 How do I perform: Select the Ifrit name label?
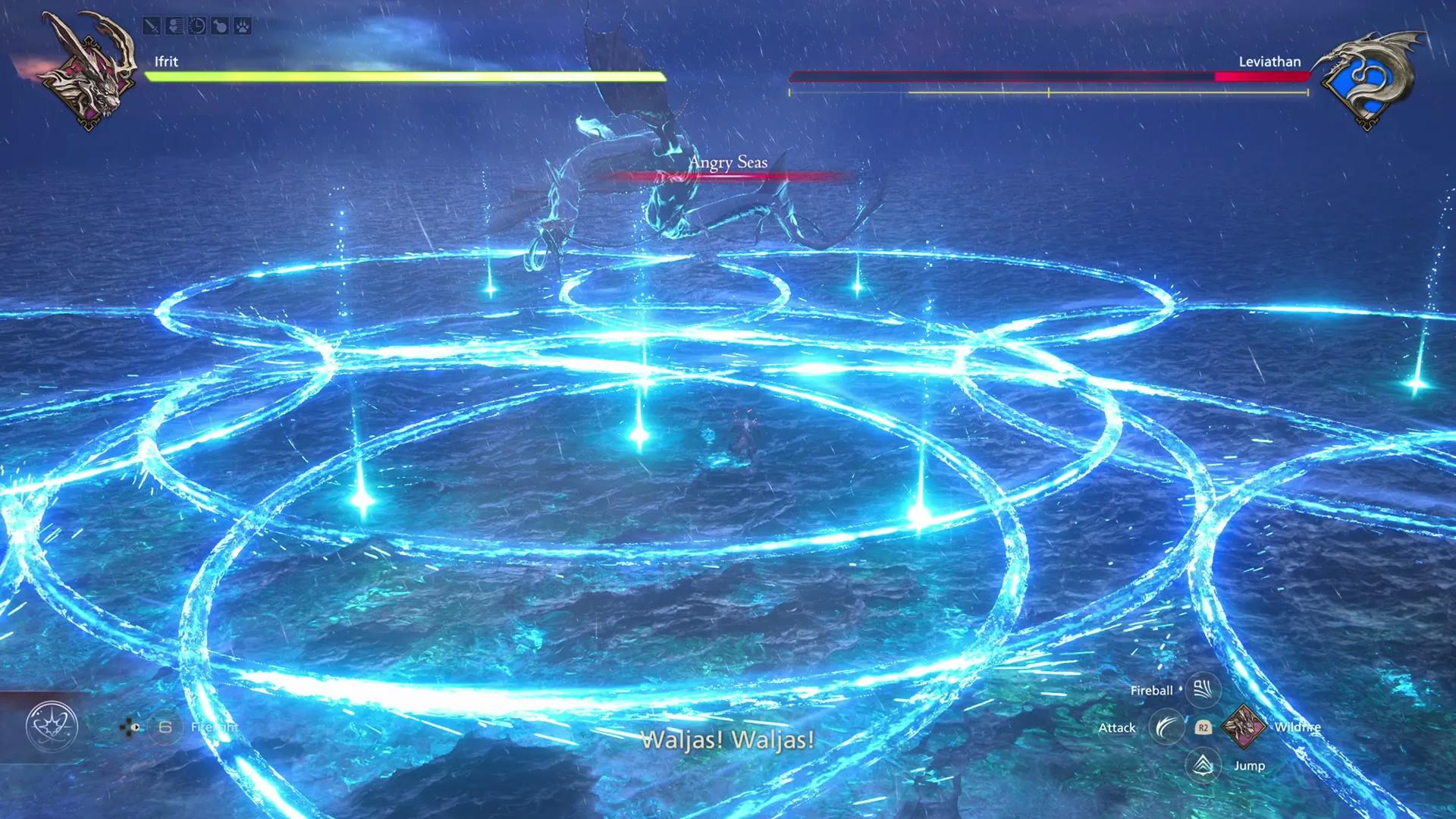(165, 62)
